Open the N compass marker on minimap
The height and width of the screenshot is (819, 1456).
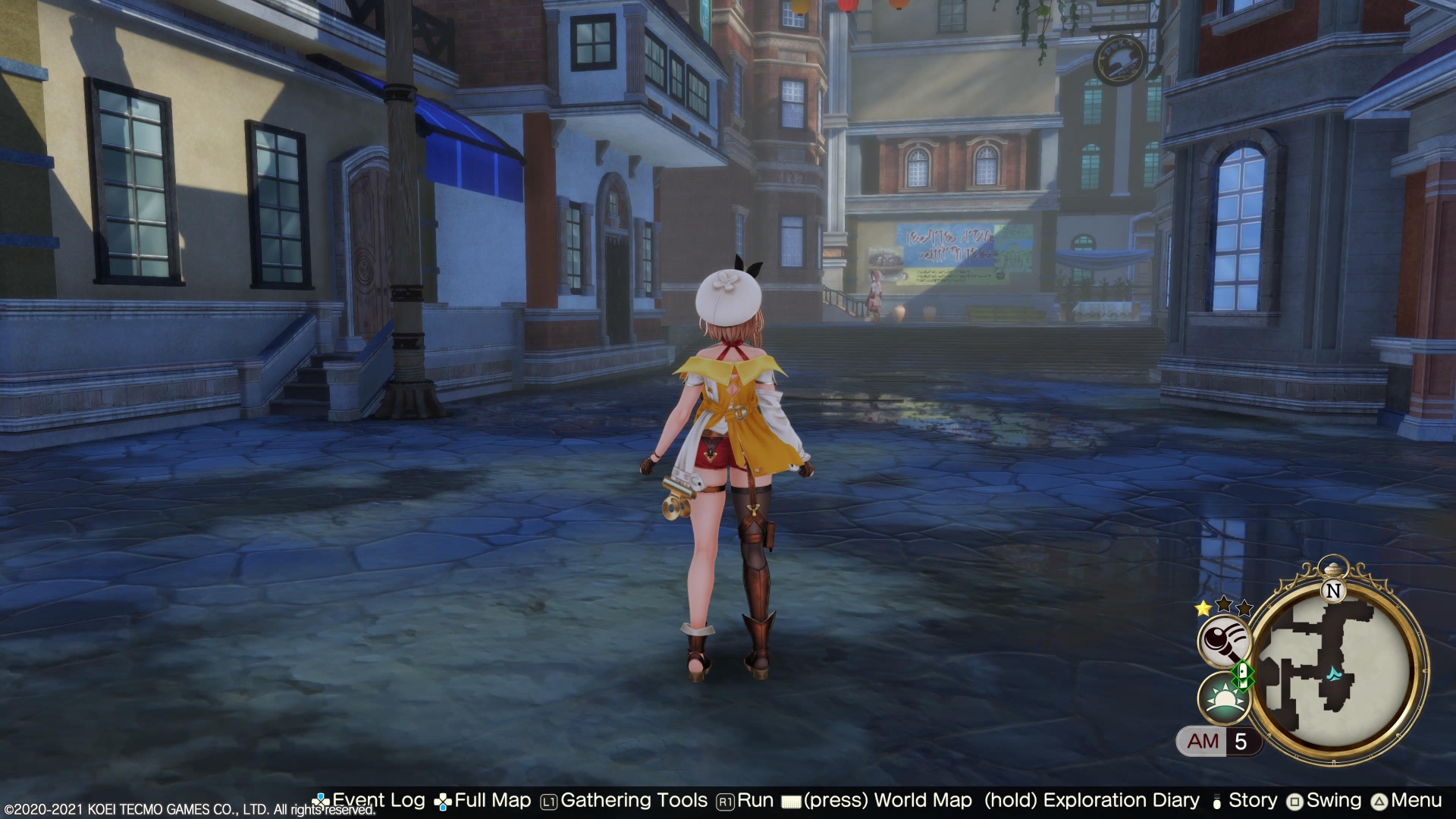(x=1333, y=591)
